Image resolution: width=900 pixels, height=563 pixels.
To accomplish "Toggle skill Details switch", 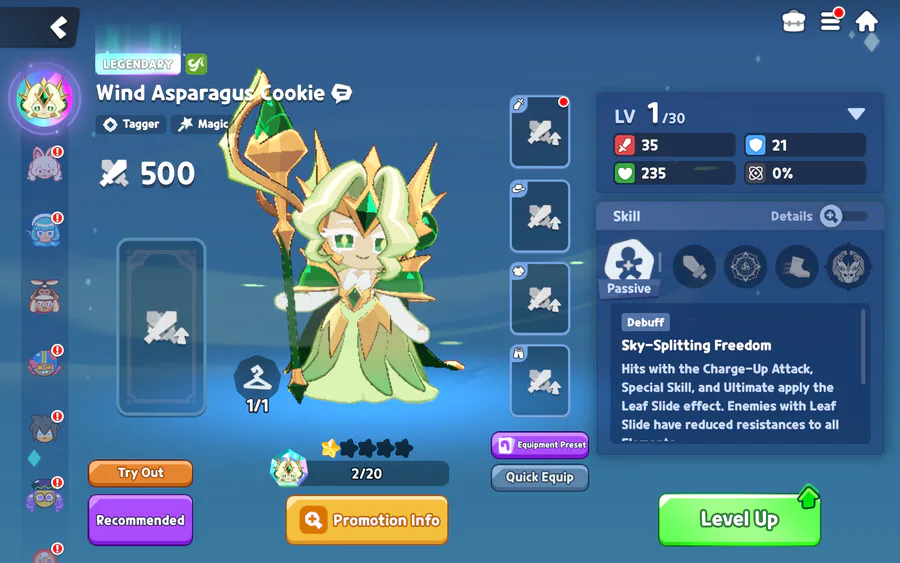I will tap(844, 216).
